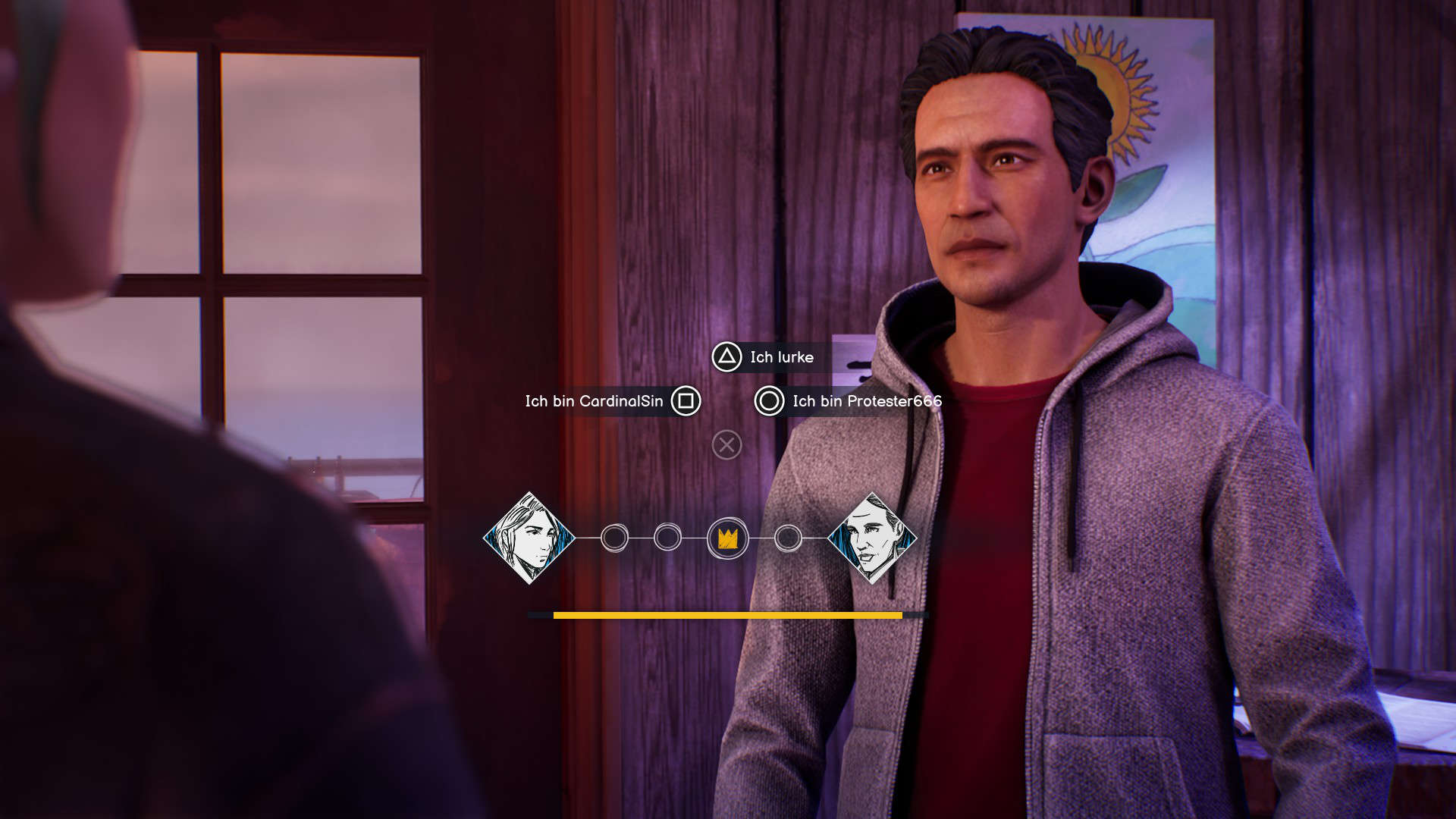Click the Square button icon for CardinalSin
Image resolution: width=1456 pixels, height=819 pixels.
click(x=687, y=403)
